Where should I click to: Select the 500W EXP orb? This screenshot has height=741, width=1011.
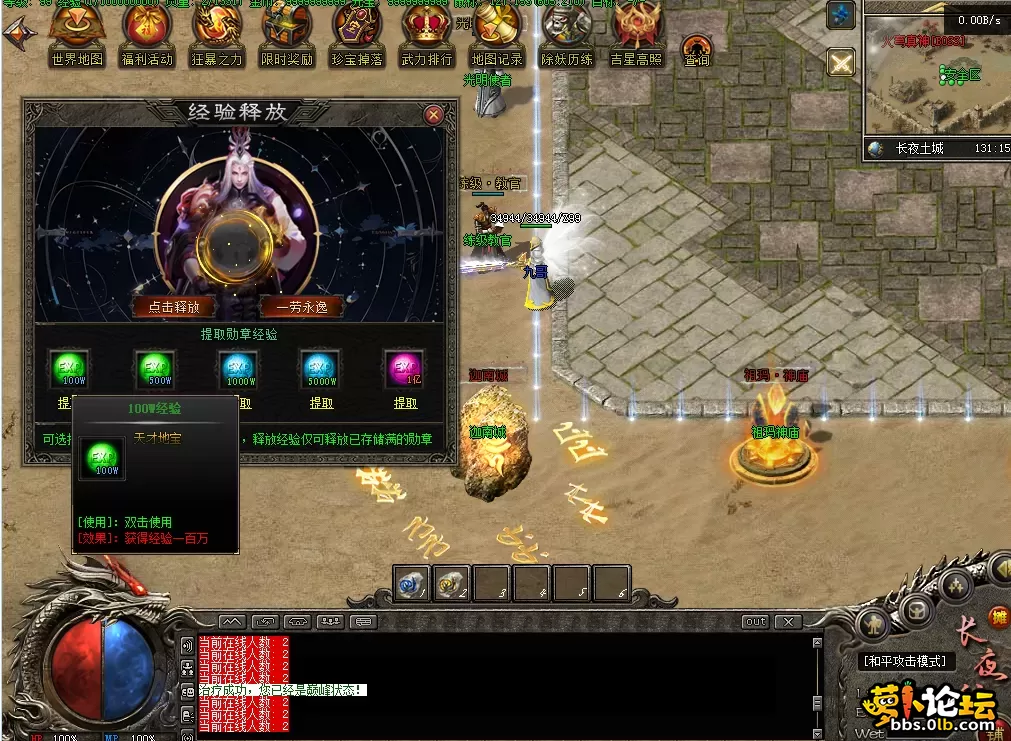tap(154, 368)
